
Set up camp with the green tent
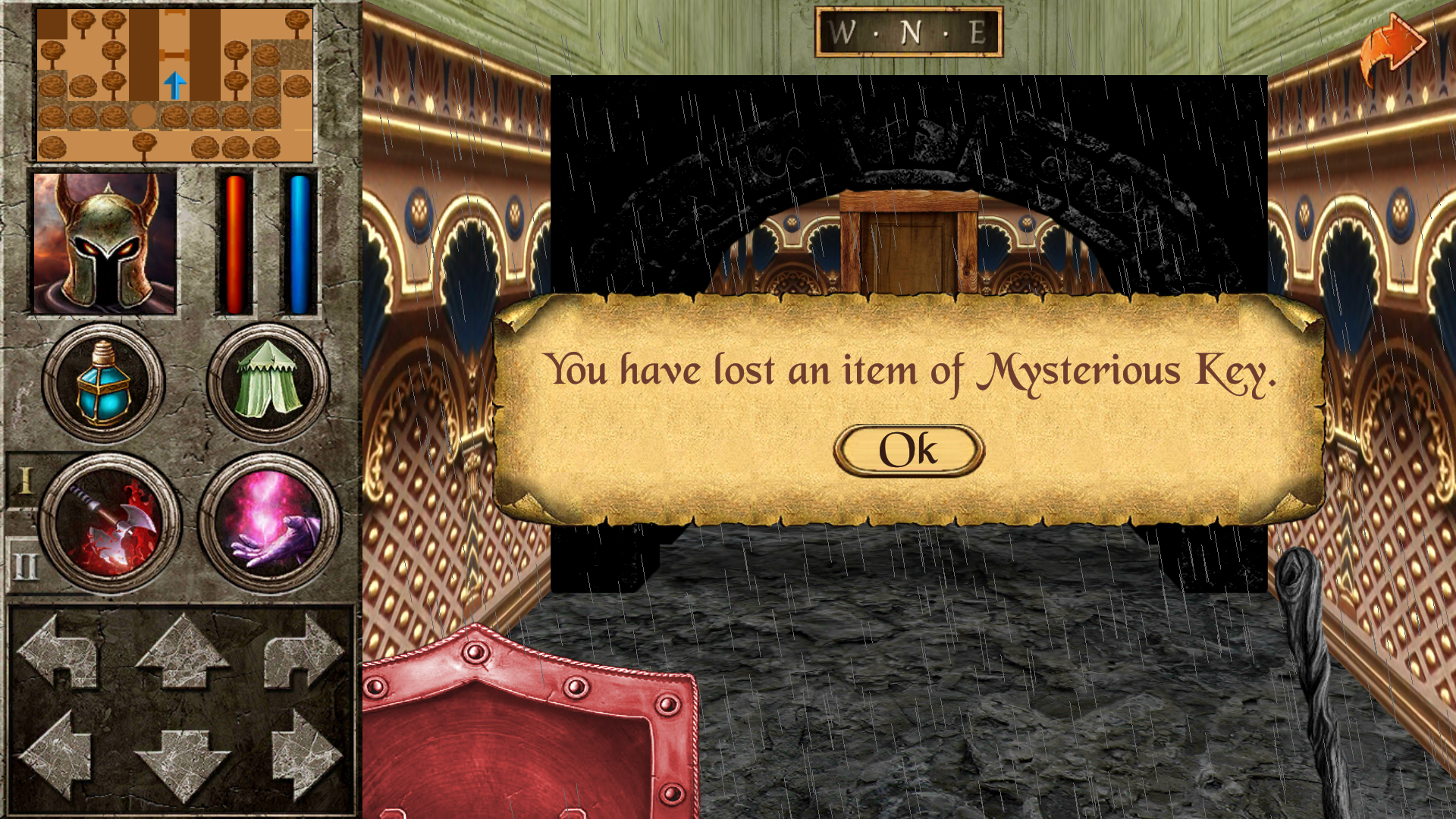[x=268, y=381]
